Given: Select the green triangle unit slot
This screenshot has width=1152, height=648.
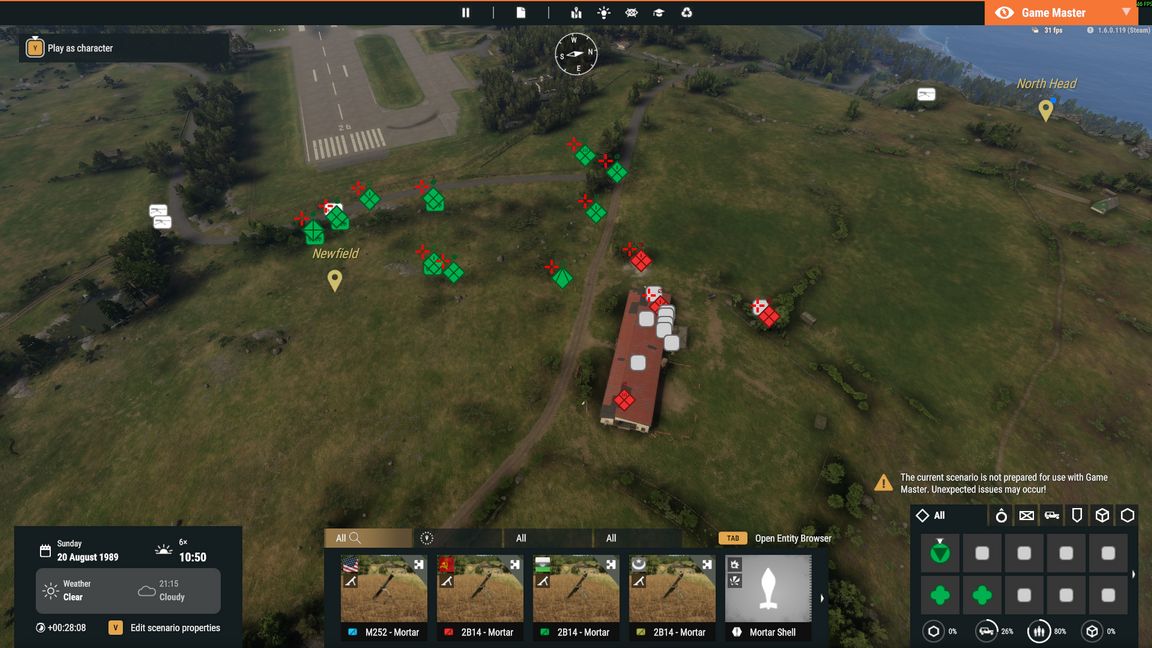Looking at the screenshot, I should pos(940,552).
